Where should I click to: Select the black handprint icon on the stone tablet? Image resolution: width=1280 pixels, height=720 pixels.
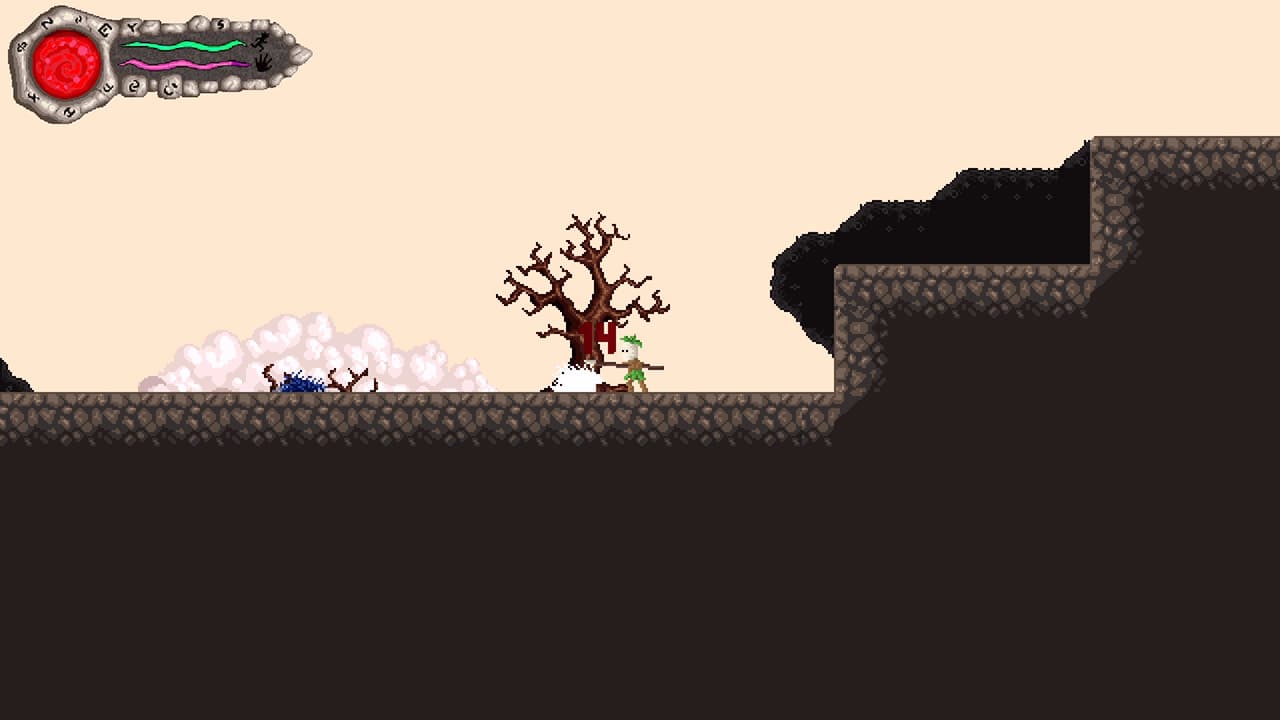pyautogui.click(x=264, y=61)
